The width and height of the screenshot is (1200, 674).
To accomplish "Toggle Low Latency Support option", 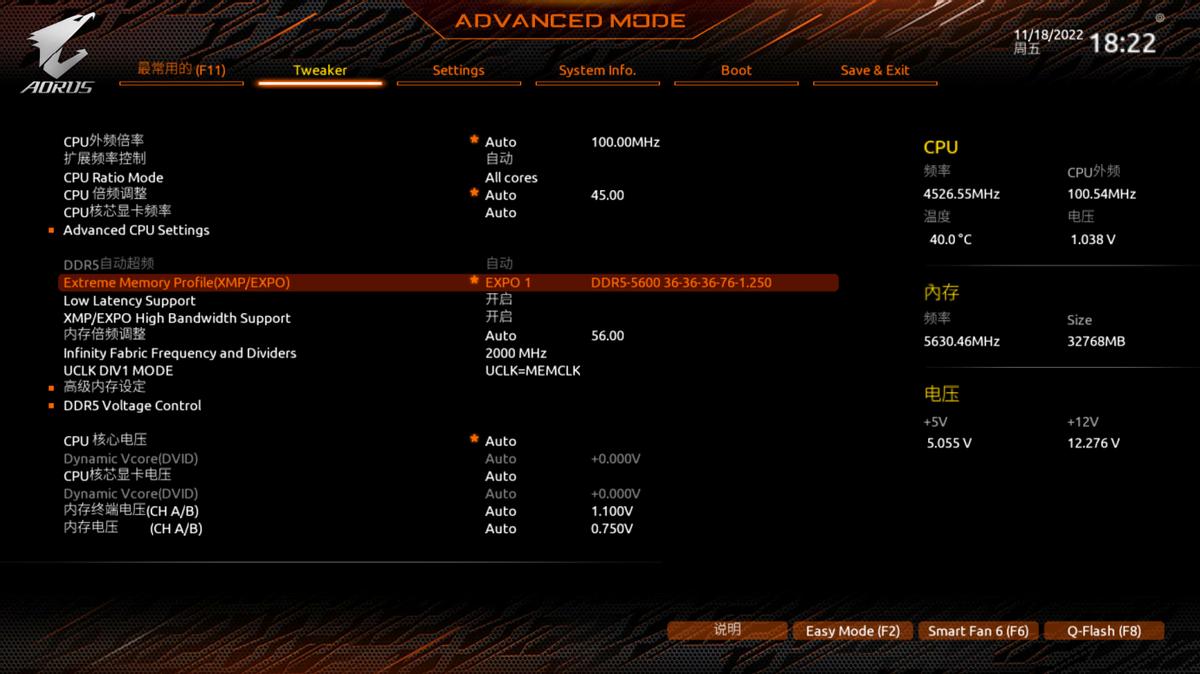I will [x=129, y=301].
